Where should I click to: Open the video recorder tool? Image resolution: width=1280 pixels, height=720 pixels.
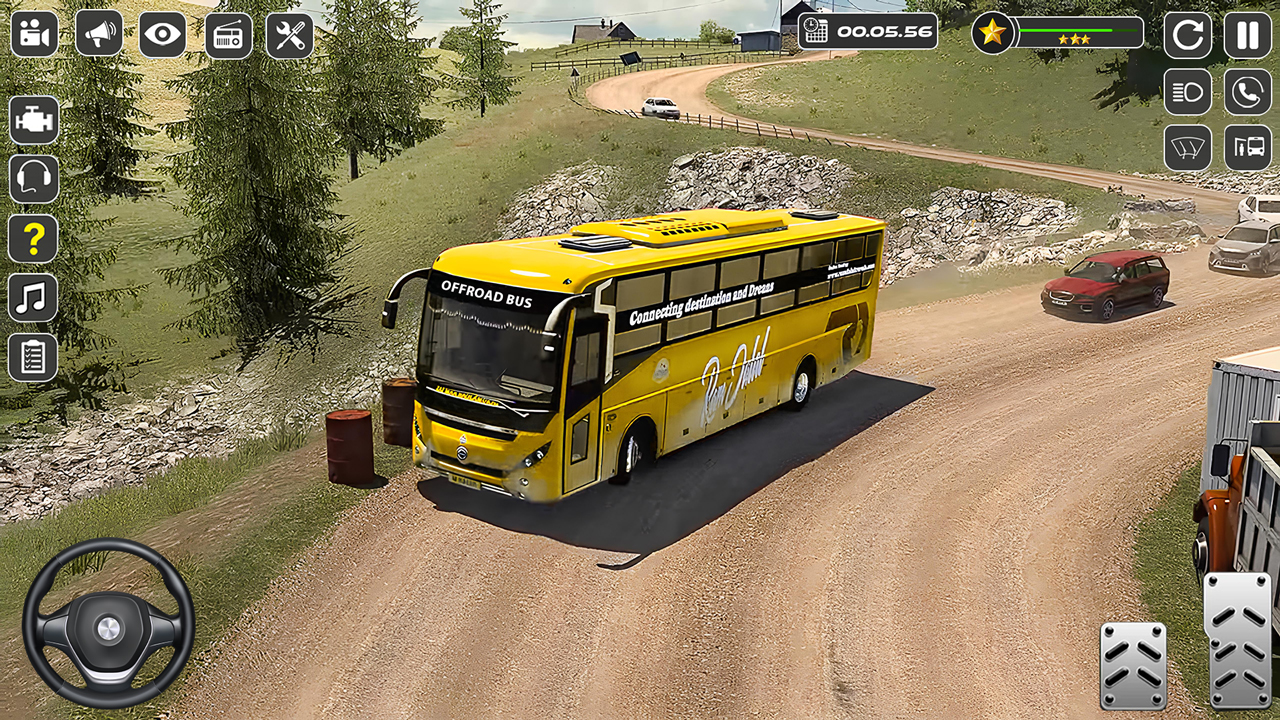pyautogui.click(x=34, y=34)
